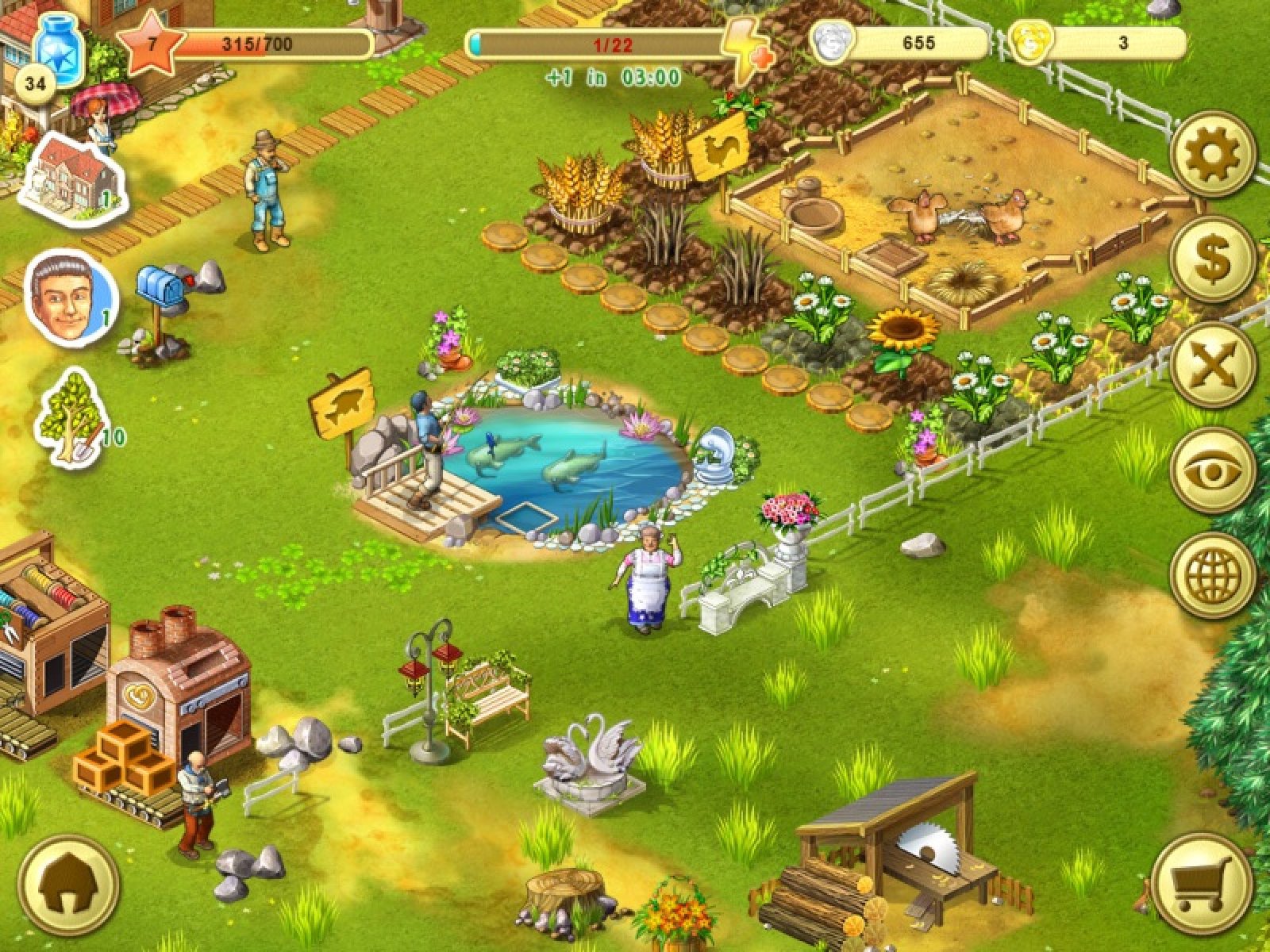
Task: Open the shopping cart store
Action: point(1201,882)
